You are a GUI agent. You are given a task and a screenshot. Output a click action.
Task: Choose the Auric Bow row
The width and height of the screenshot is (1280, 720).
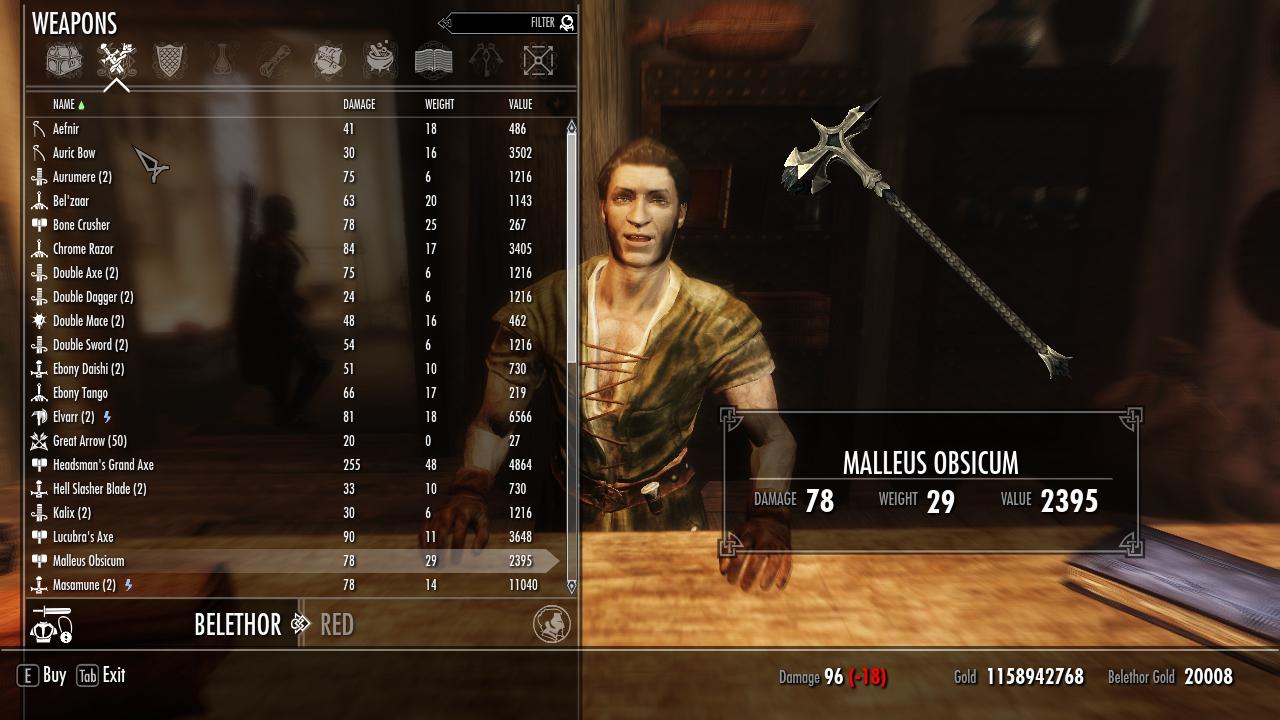pos(74,153)
